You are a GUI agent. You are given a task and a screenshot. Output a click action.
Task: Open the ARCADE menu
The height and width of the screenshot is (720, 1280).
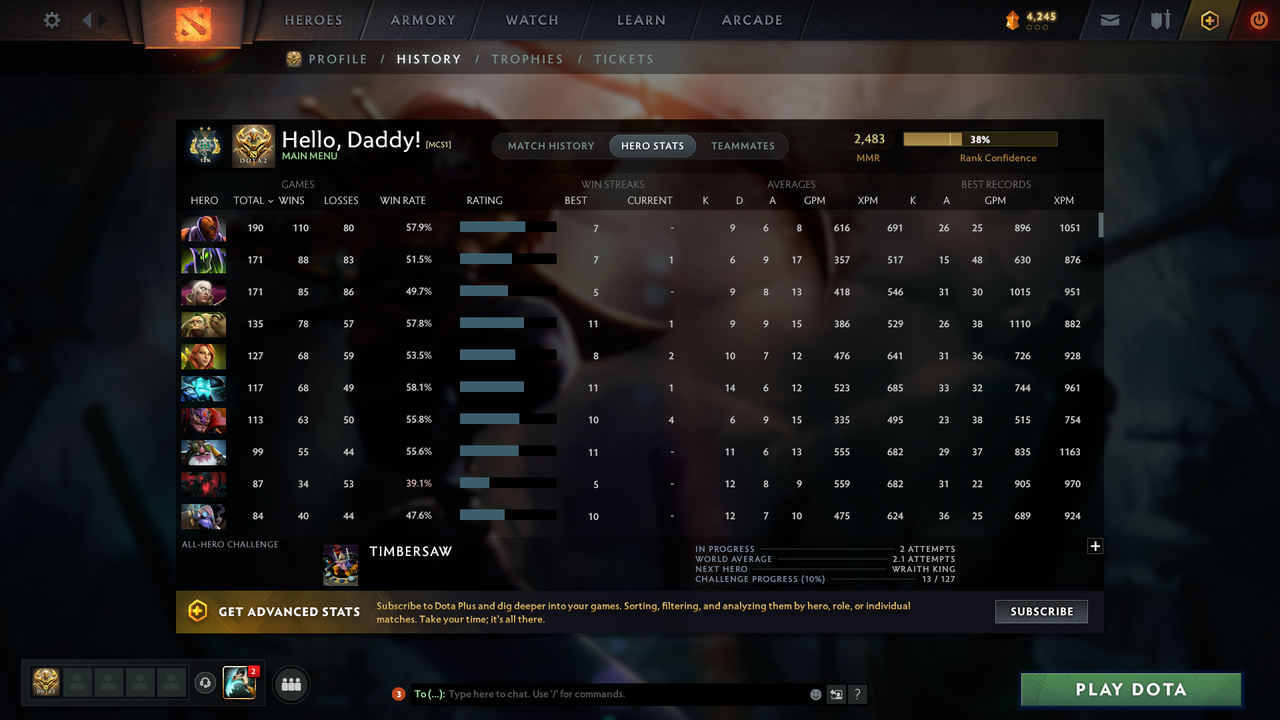pyautogui.click(x=751, y=19)
